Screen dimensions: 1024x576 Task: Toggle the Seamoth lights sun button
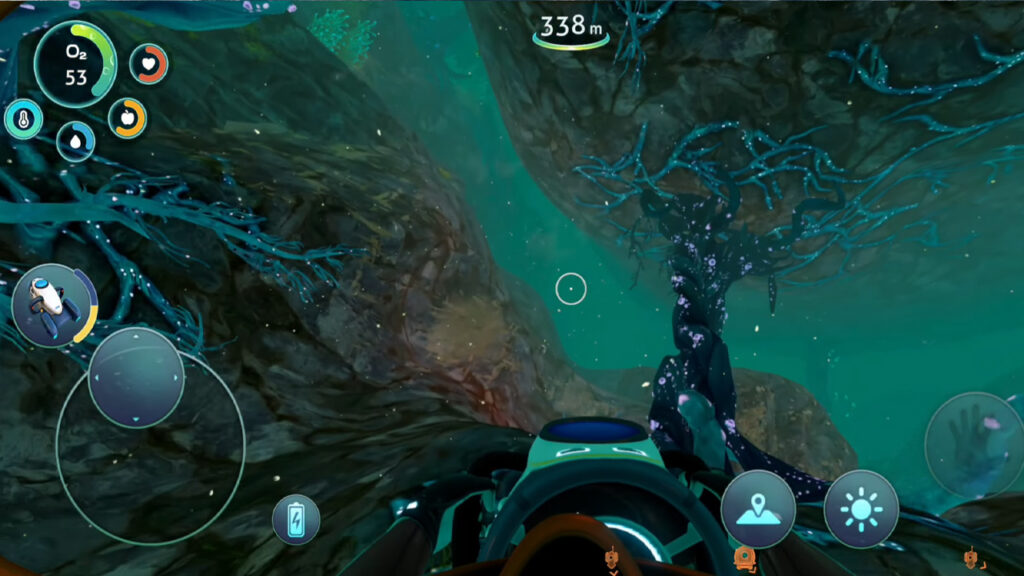(861, 509)
